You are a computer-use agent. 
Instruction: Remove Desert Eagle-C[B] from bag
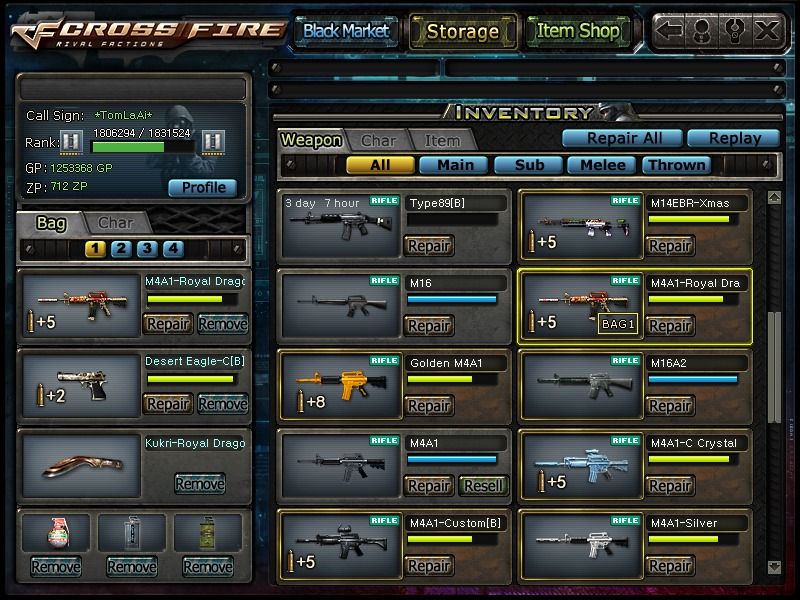click(x=222, y=404)
